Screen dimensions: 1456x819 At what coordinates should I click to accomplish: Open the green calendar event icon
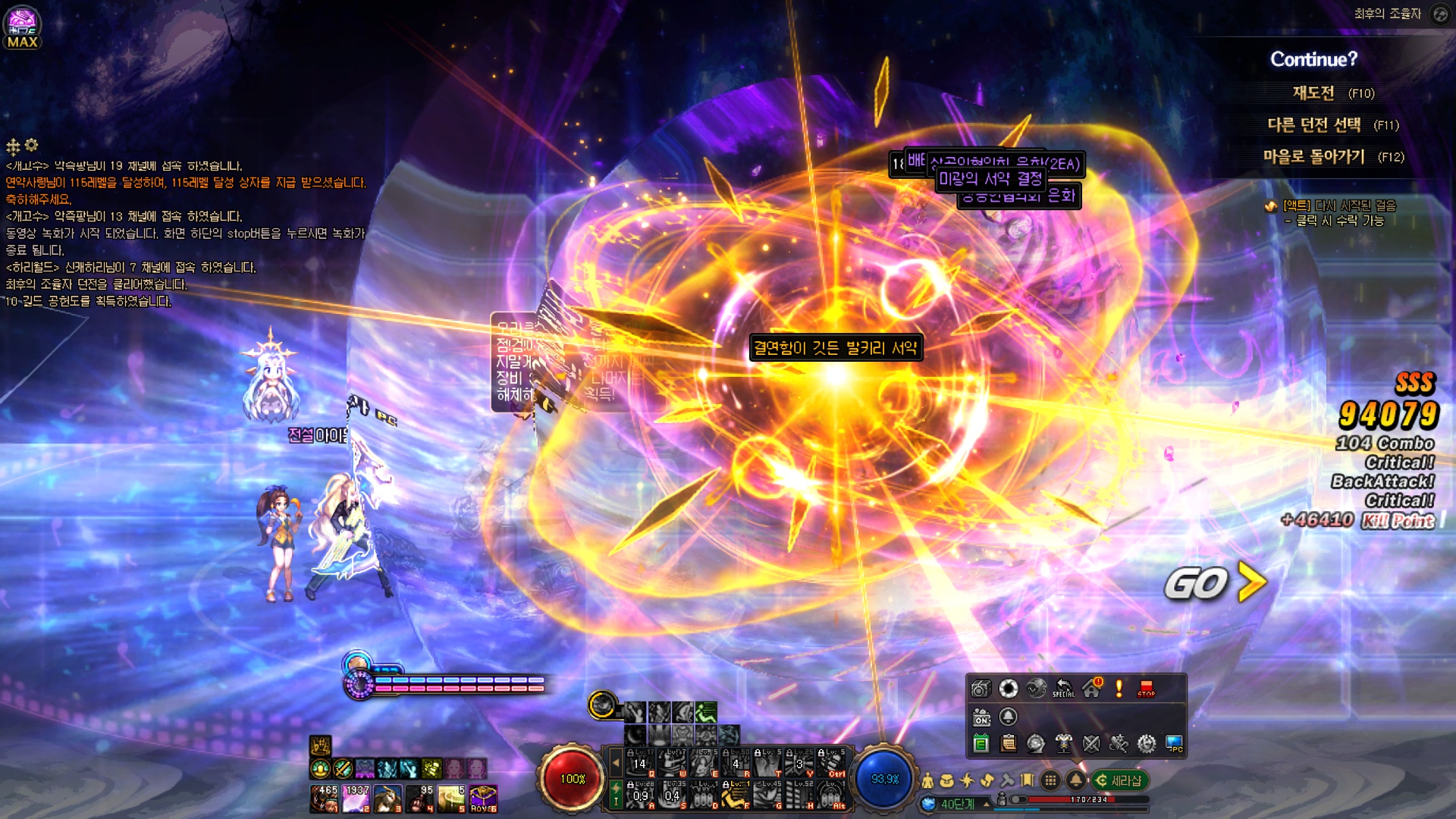(981, 744)
